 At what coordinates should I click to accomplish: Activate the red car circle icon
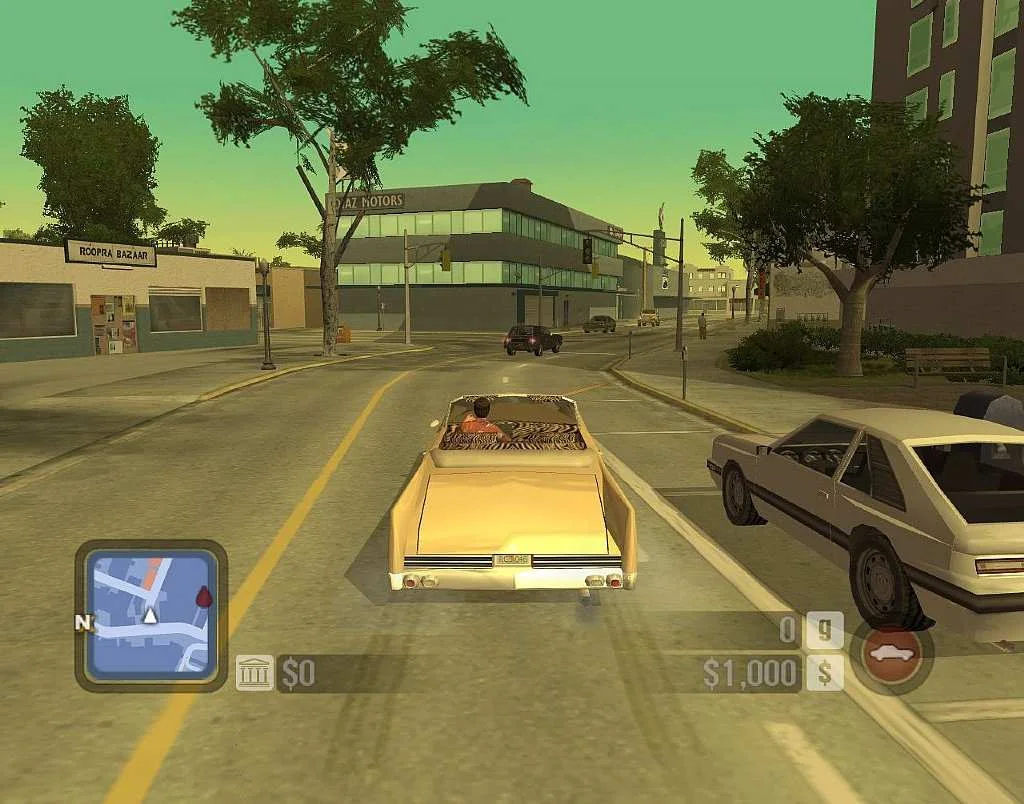891,655
